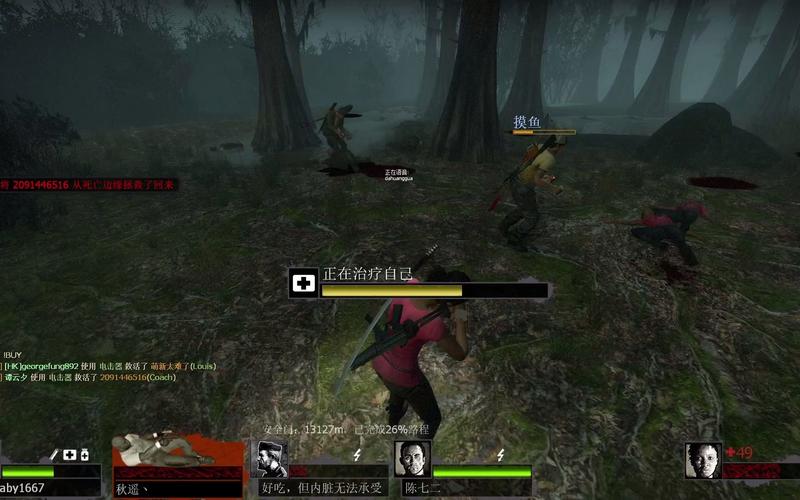Click the chat line from georgefung892
Screen dimensions: 800x500
click(110, 366)
